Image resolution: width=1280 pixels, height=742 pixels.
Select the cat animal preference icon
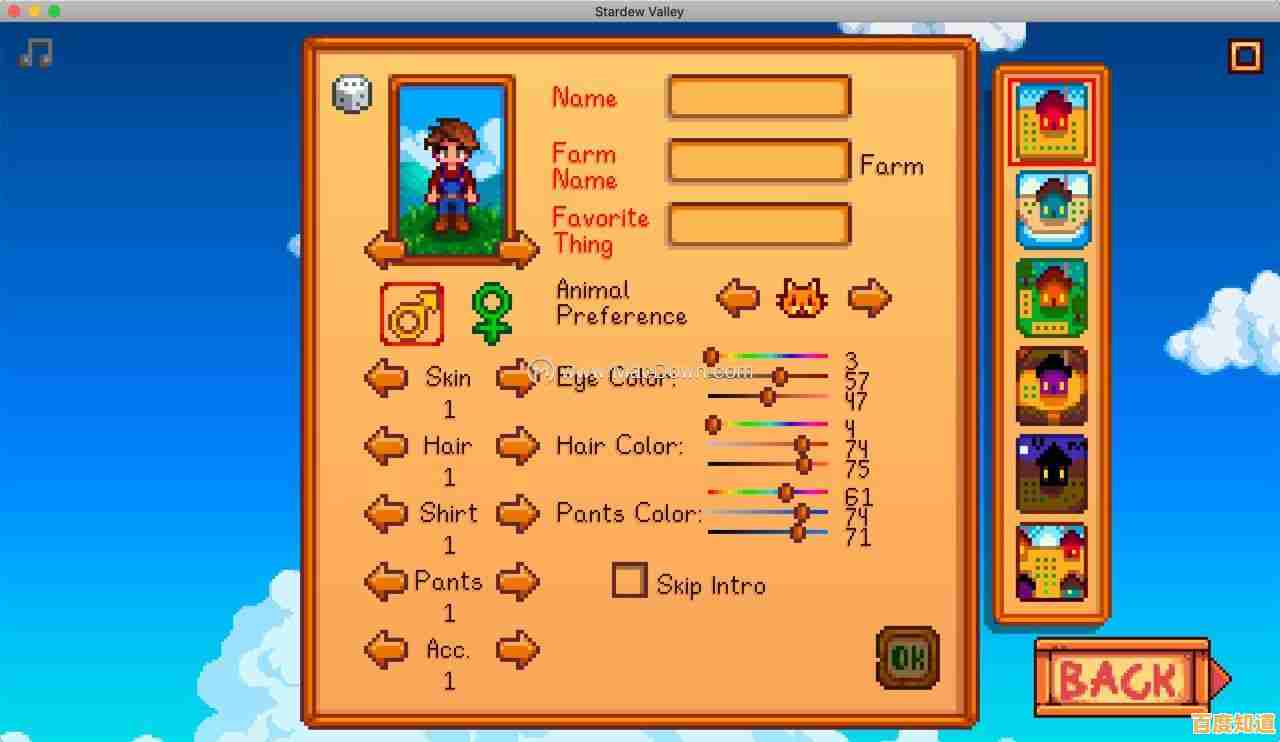pos(803,297)
